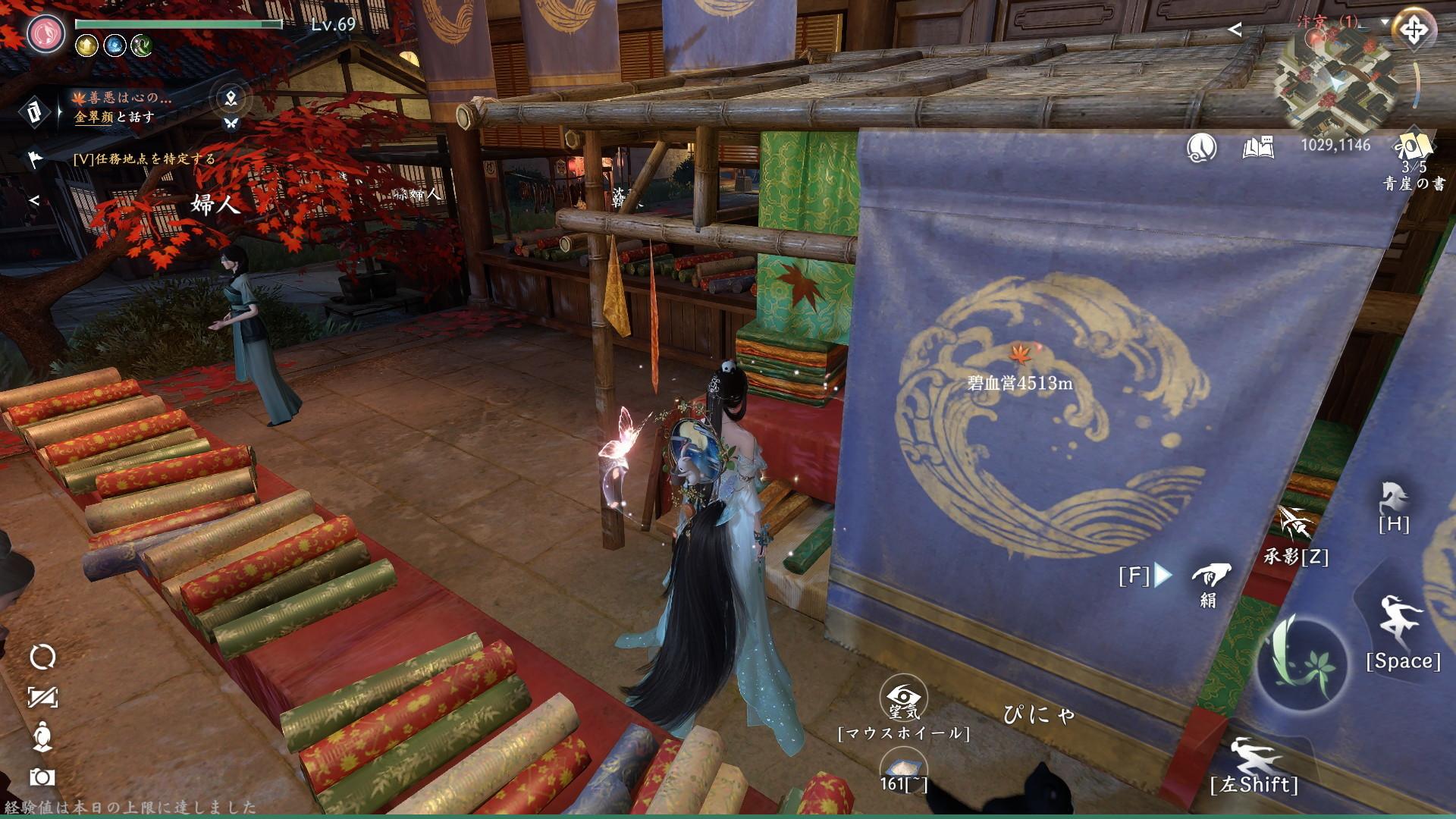Tap the butterfly icon beside the quest
This screenshot has width=1456, height=819.
tap(231, 123)
